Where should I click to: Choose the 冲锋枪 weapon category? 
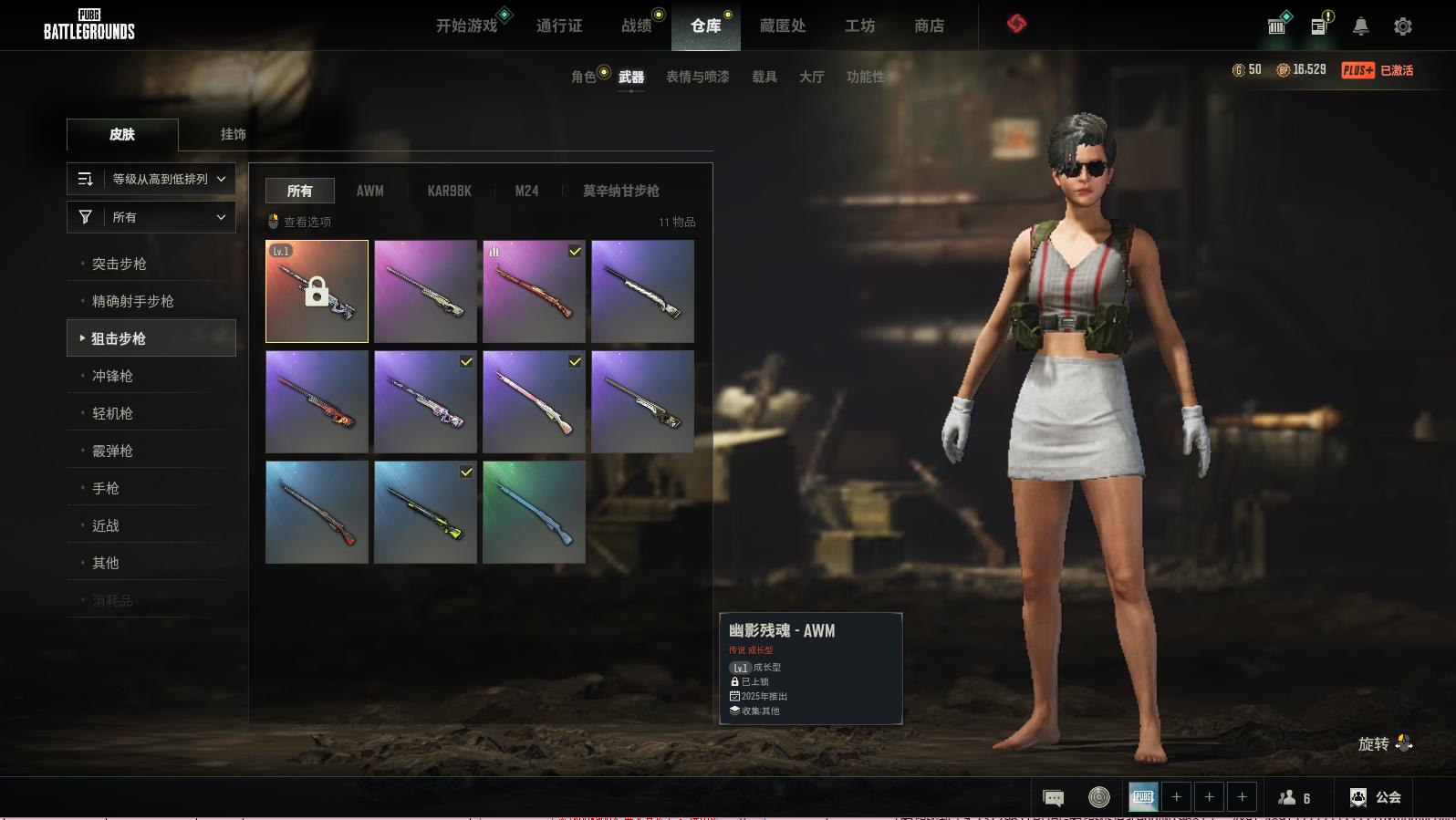112,376
